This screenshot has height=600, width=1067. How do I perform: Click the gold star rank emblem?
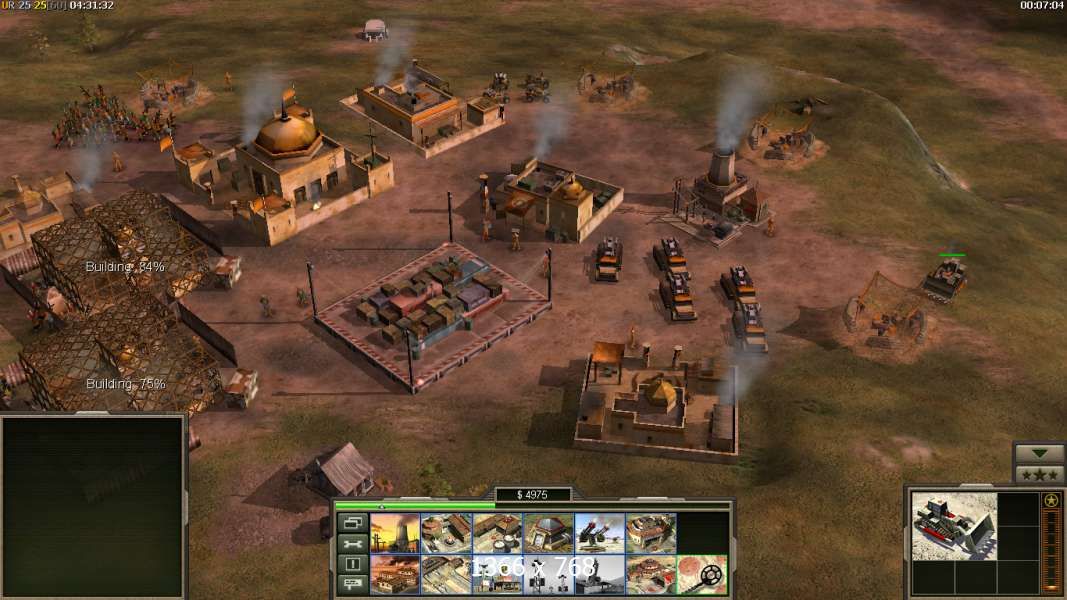click(x=1051, y=501)
